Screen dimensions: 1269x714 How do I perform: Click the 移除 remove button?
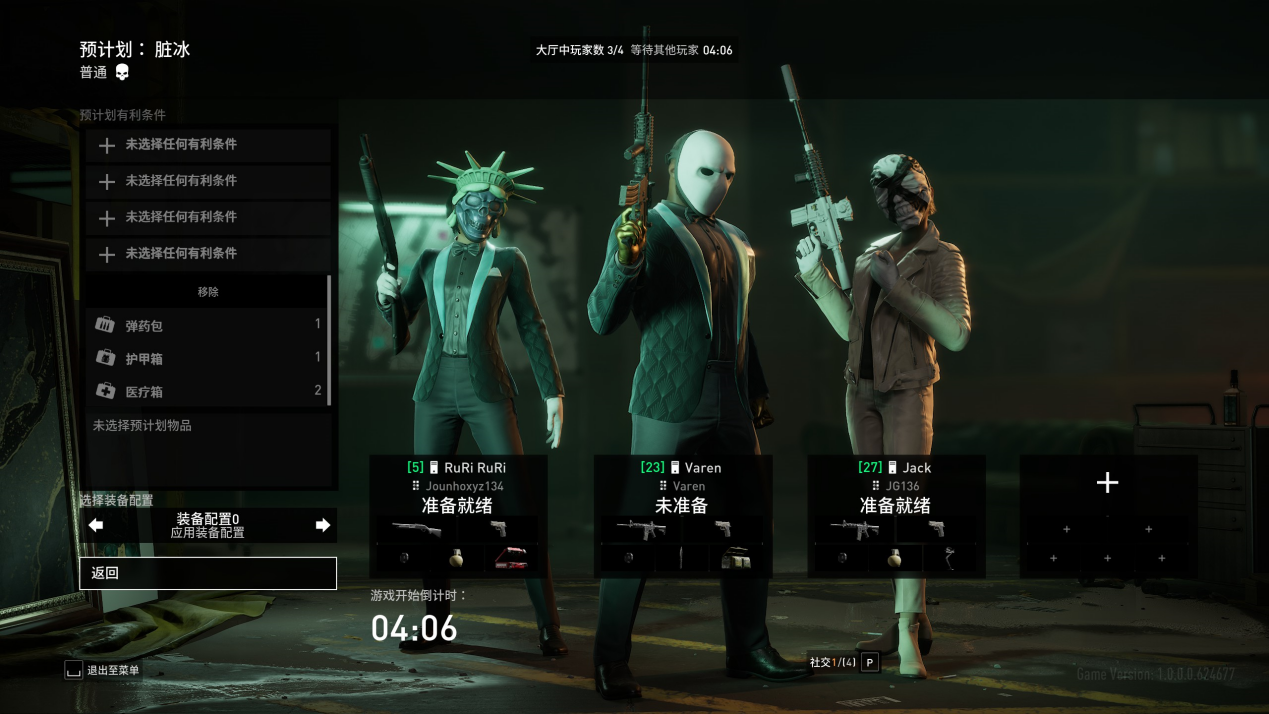[207, 292]
